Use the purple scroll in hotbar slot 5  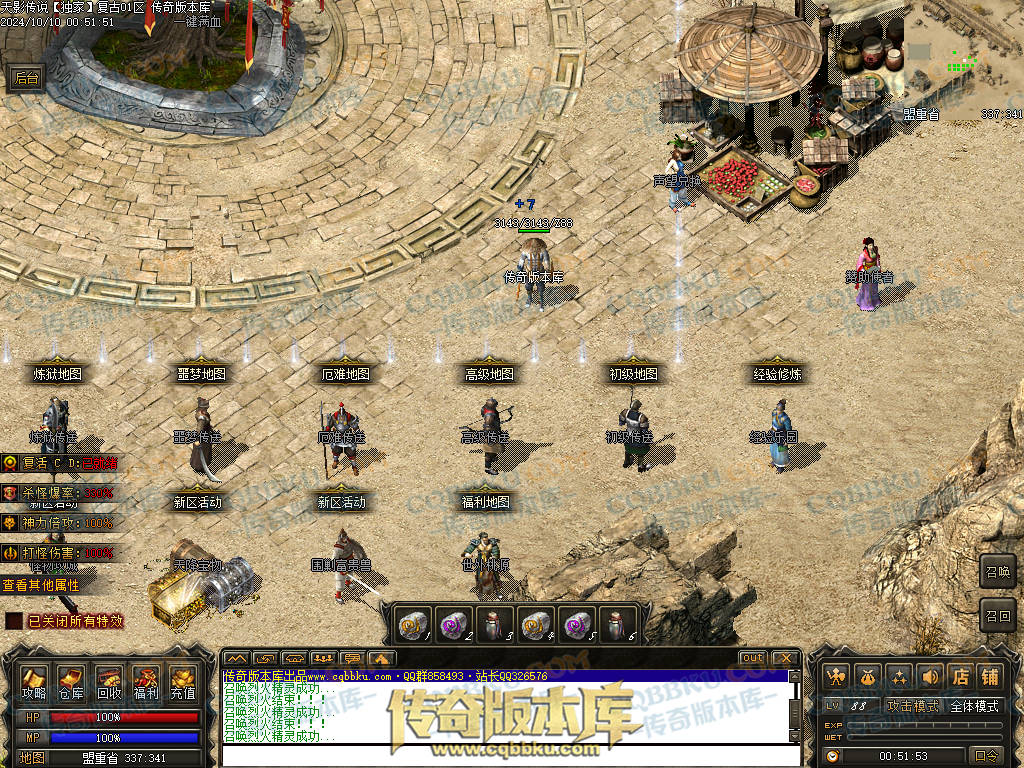point(575,625)
